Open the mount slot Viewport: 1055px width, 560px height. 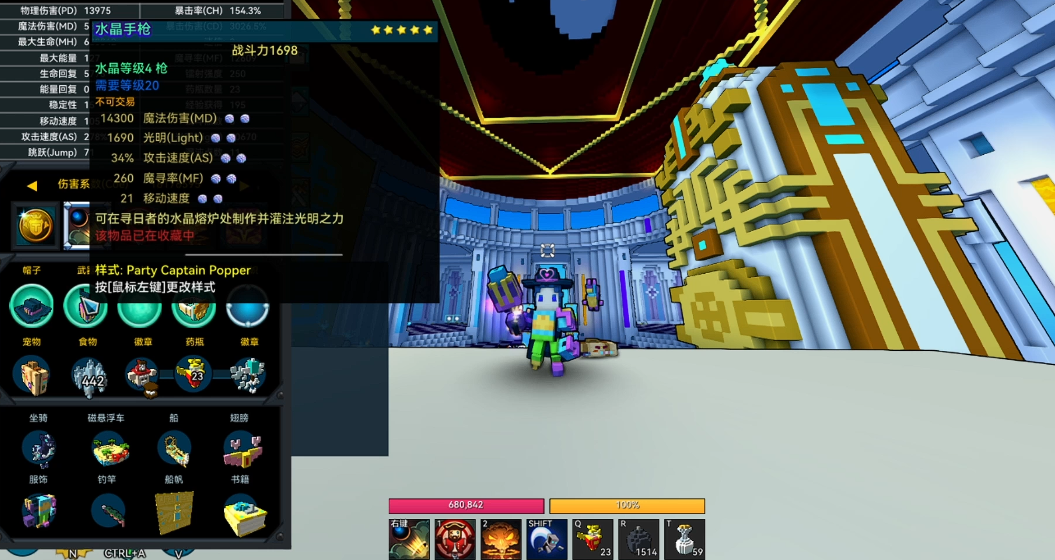pos(38,449)
